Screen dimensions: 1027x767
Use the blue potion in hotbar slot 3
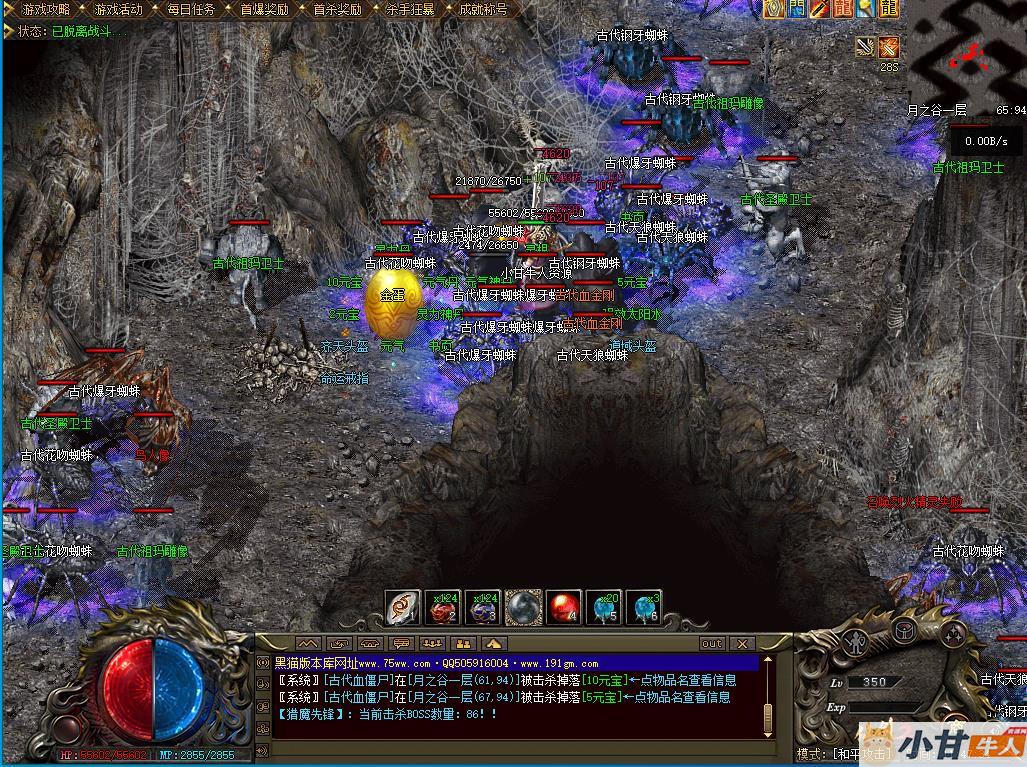pyautogui.click(x=483, y=606)
